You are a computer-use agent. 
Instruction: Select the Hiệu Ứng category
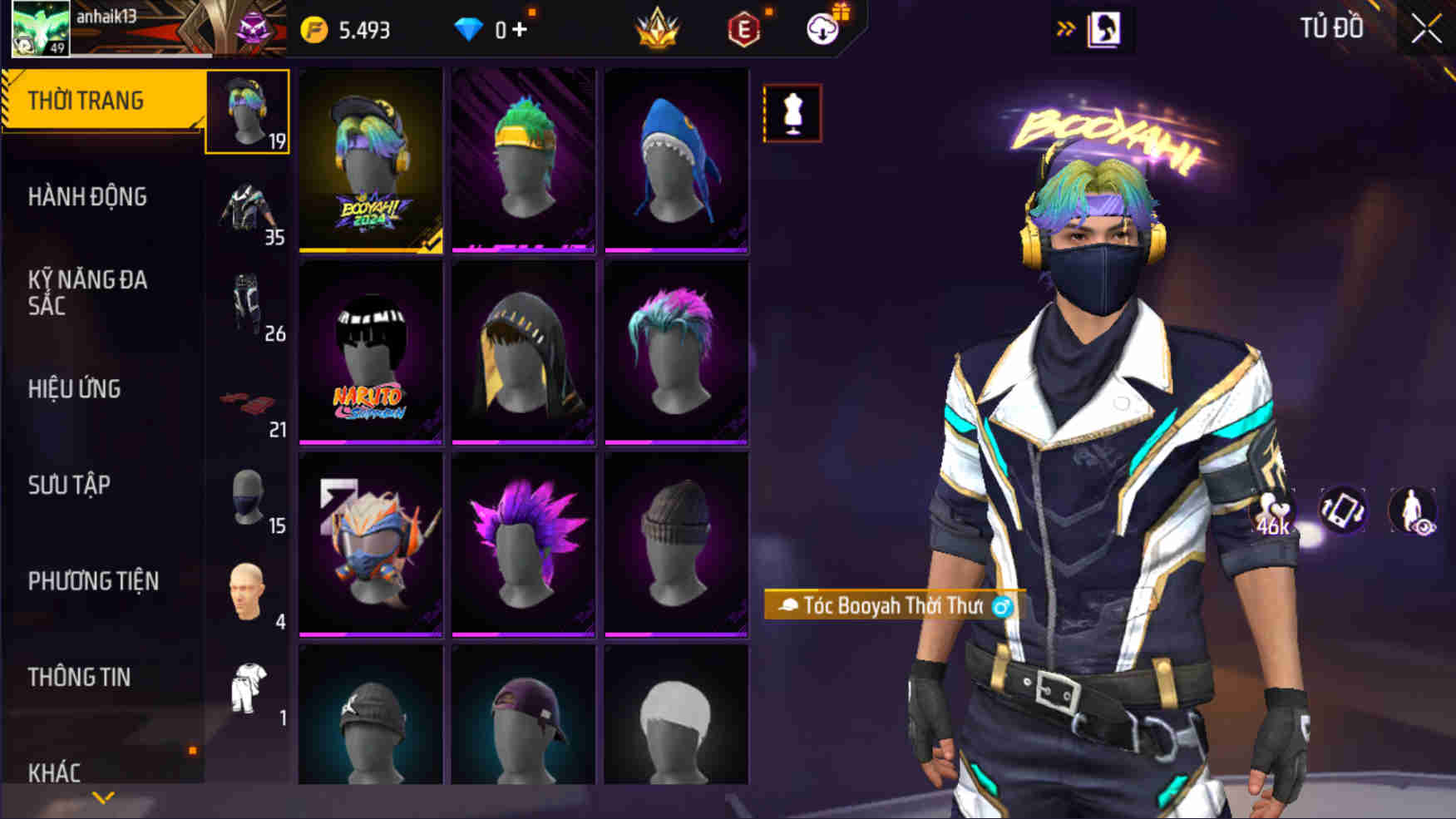[75, 389]
